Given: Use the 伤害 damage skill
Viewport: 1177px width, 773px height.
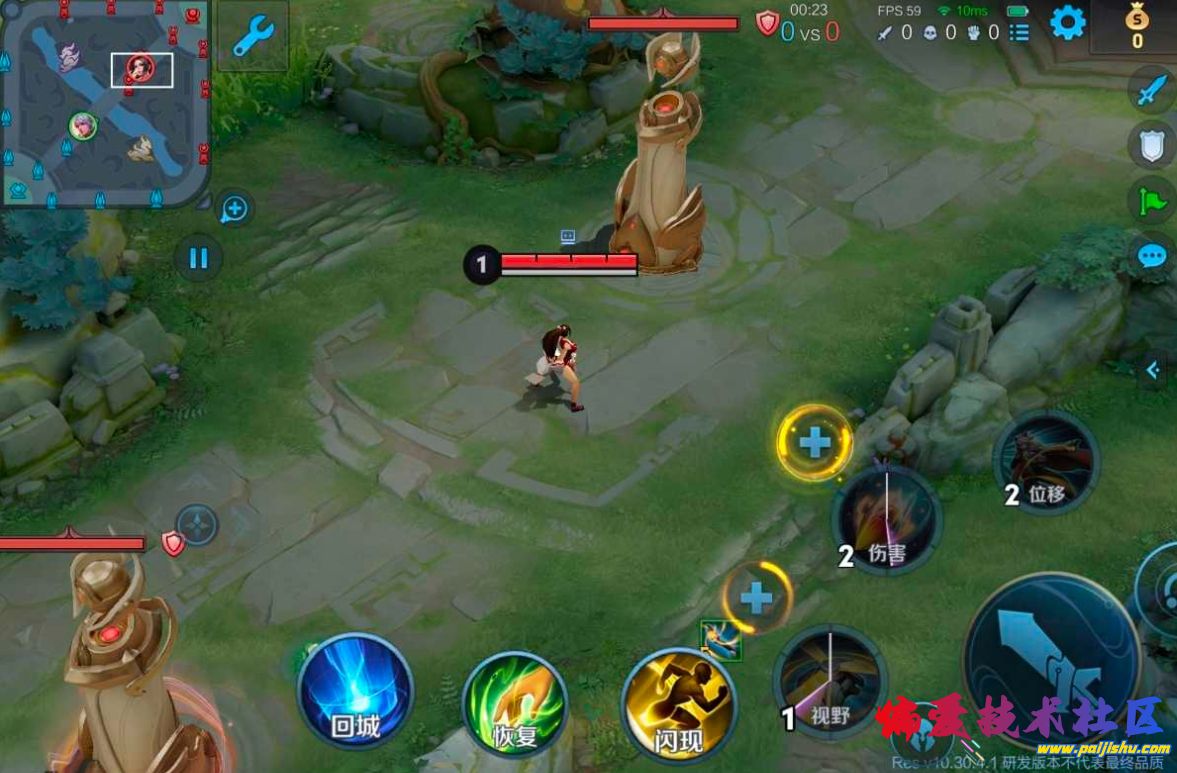Looking at the screenshot, I should pos(886,520).
